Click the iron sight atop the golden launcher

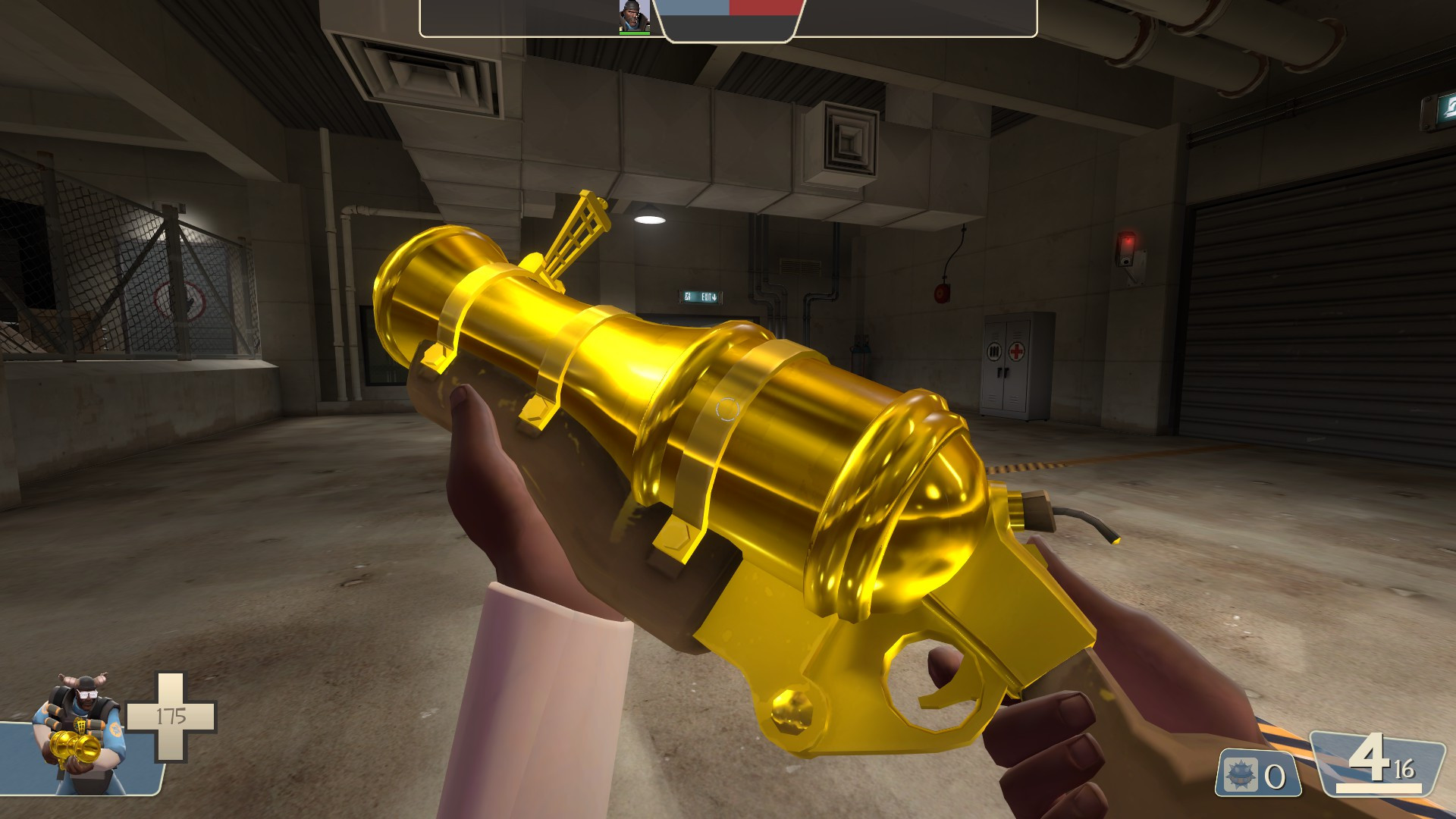(580, 227)
